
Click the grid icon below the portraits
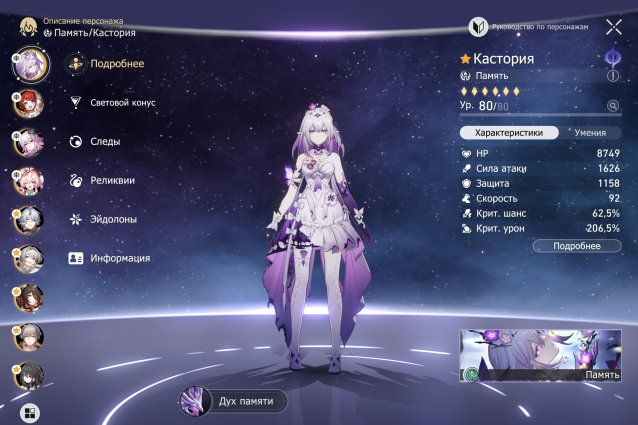pos(28,411)
